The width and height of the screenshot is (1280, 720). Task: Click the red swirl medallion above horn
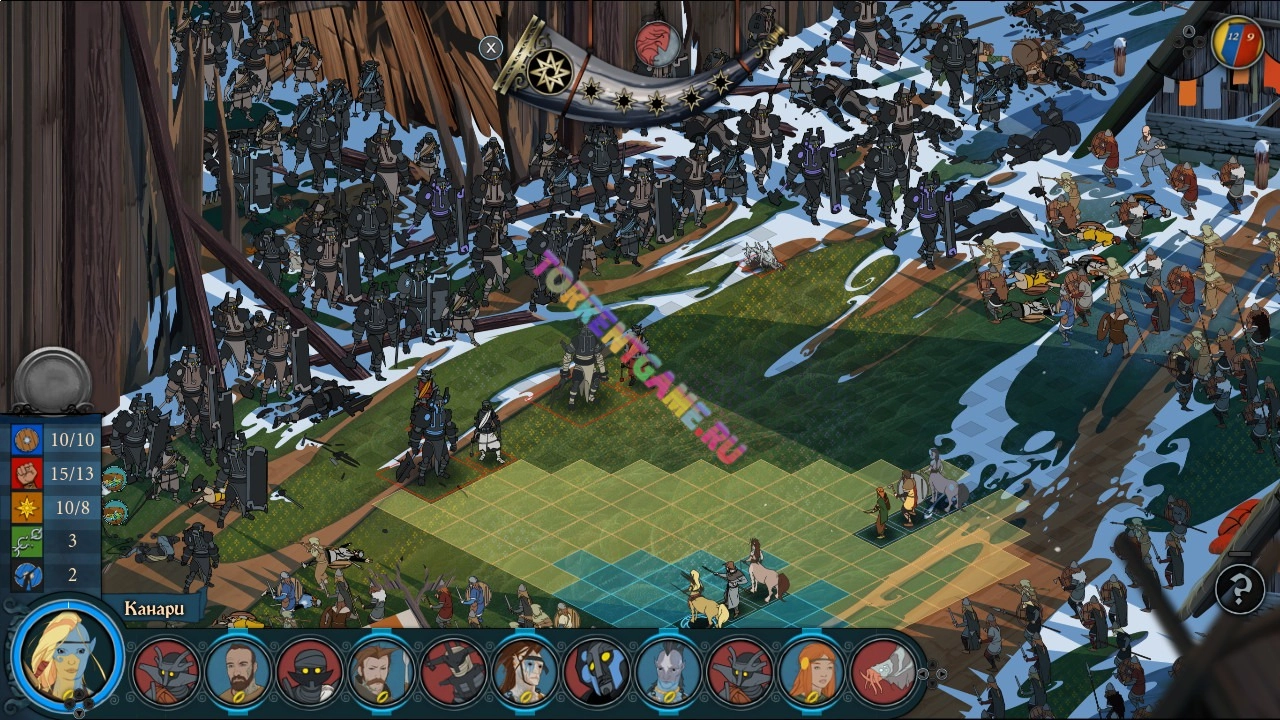(657, 43)
